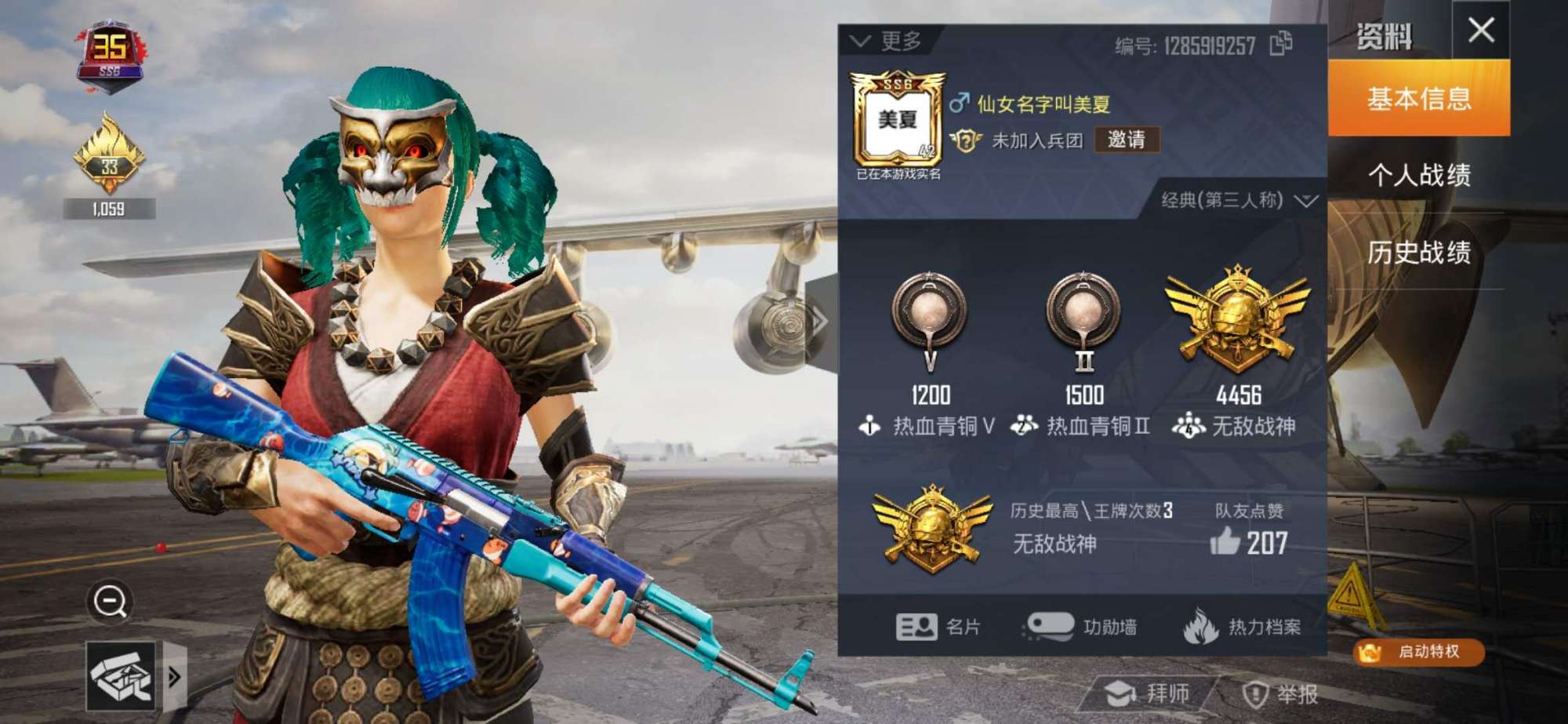The width and height of the screenshot is (1568, 724).
Task: View the 功勋墙 merit wall
Action: pyautogui.click(x=1083, y=628)
